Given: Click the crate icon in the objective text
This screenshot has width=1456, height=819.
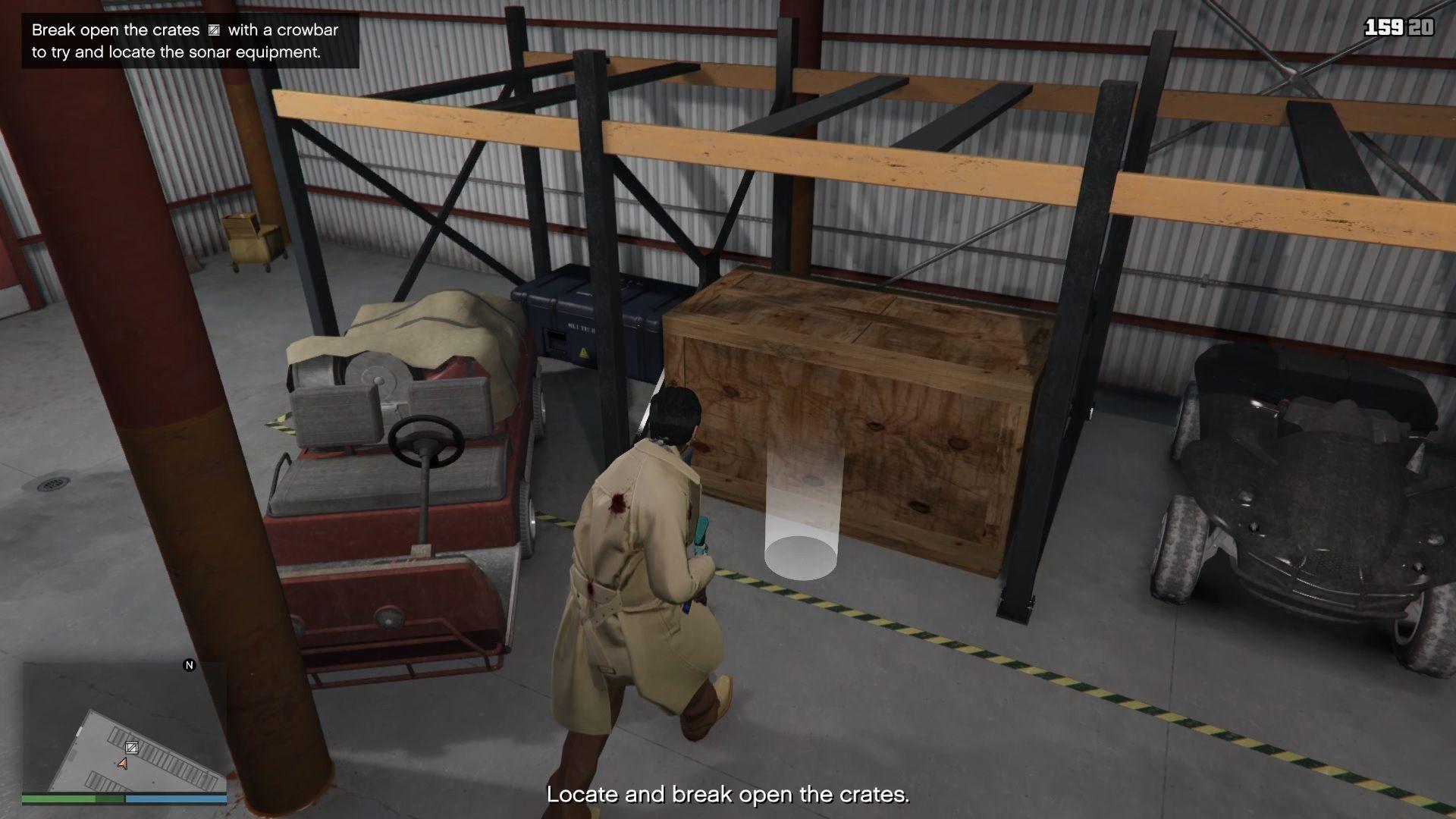Looking at the screenshot, I should [213, 31].
